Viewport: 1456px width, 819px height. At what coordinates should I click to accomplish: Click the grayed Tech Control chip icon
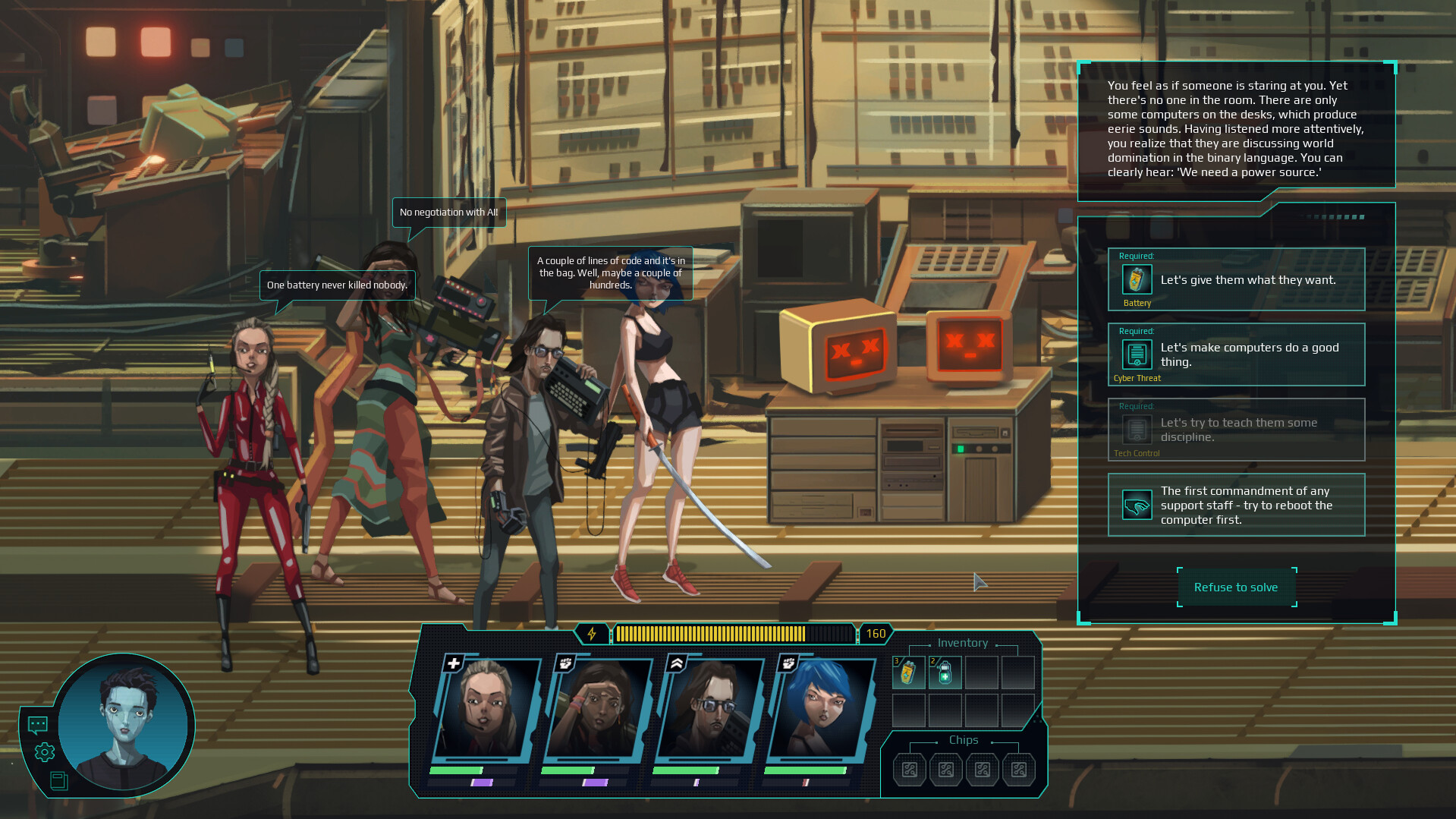(x=1136, y=430)
